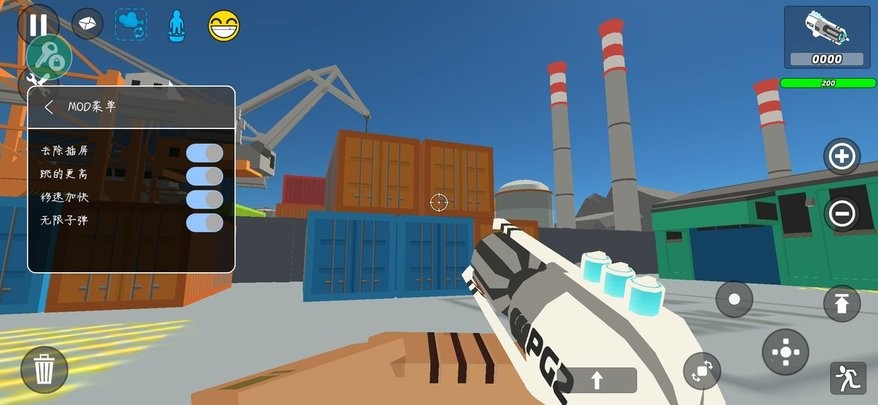The width and height of the screenshot is (878, 405).
Task: Toggle the 去除插屏 switch
Action: 204,152
